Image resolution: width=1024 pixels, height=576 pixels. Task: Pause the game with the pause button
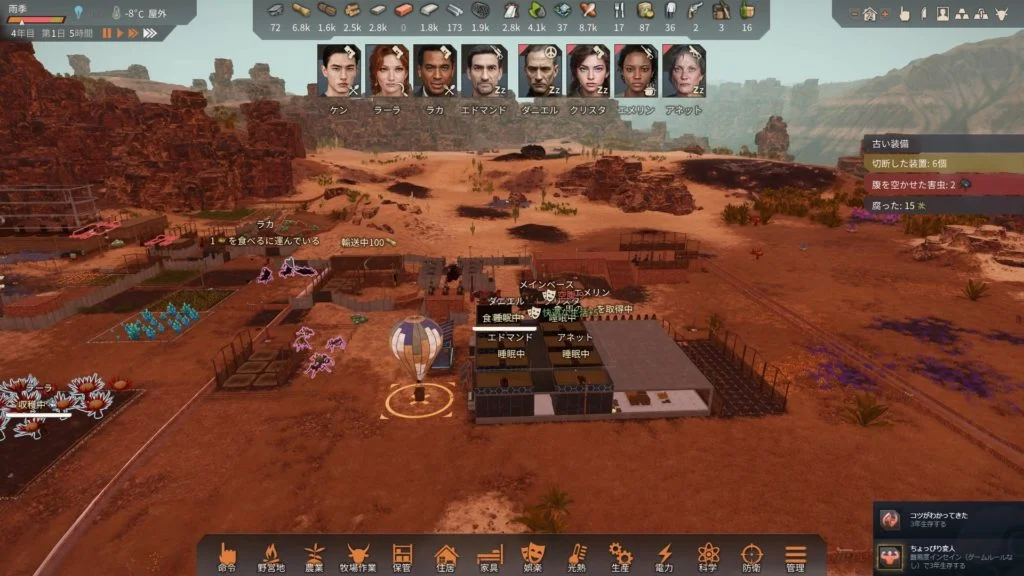[x=107, y=33]
